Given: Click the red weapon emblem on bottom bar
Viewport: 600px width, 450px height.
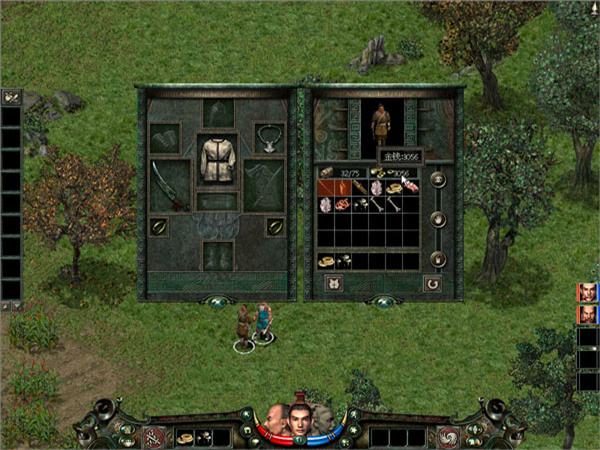Looking at the screenshot, I should pos(155,436).
